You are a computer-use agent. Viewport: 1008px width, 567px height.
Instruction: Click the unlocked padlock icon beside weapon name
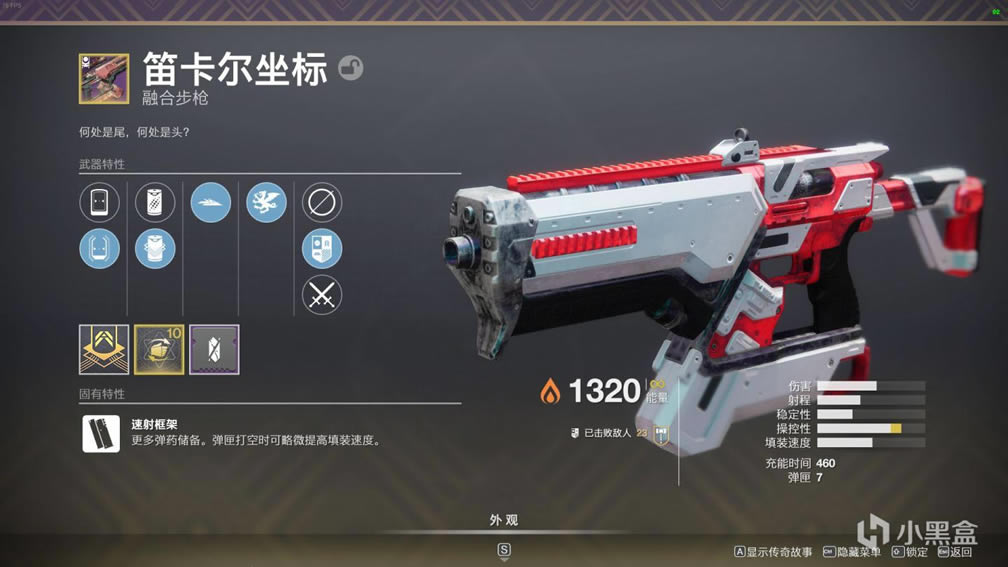(x=351, y=68)
